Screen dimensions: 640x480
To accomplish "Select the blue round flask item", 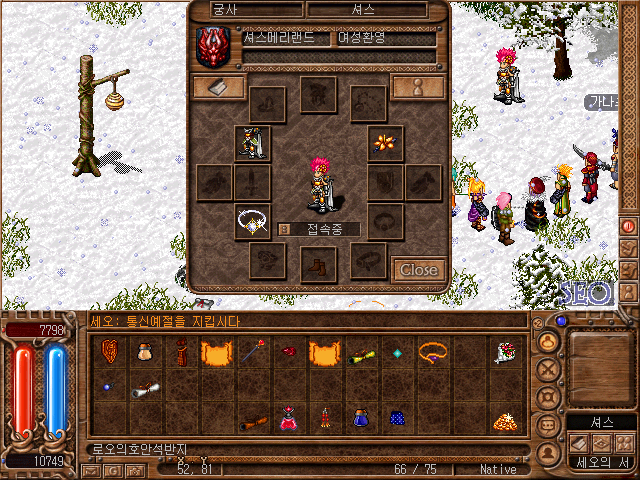I will coord(360,417).
